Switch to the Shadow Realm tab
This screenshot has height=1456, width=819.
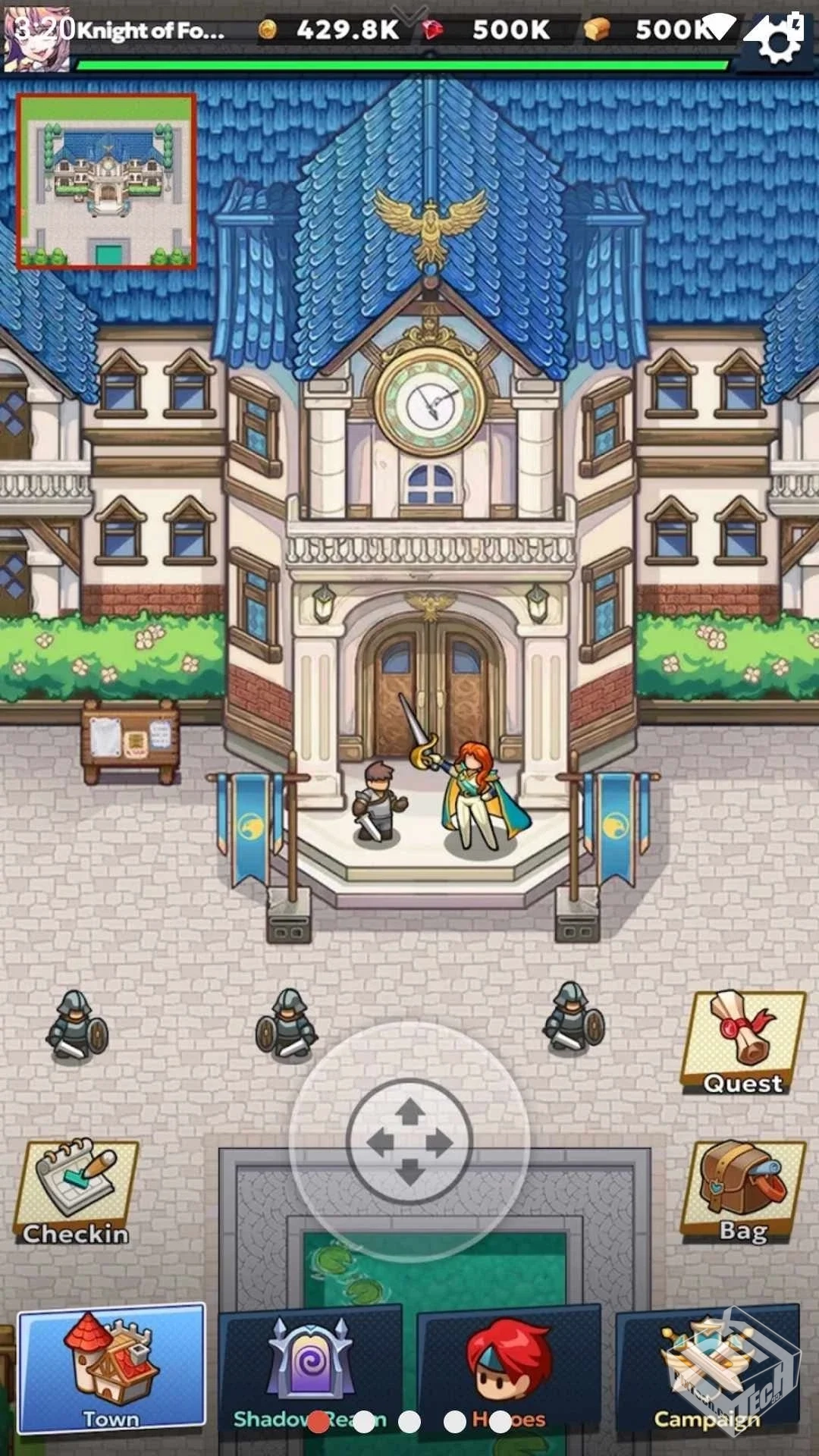coord(310,1369)
